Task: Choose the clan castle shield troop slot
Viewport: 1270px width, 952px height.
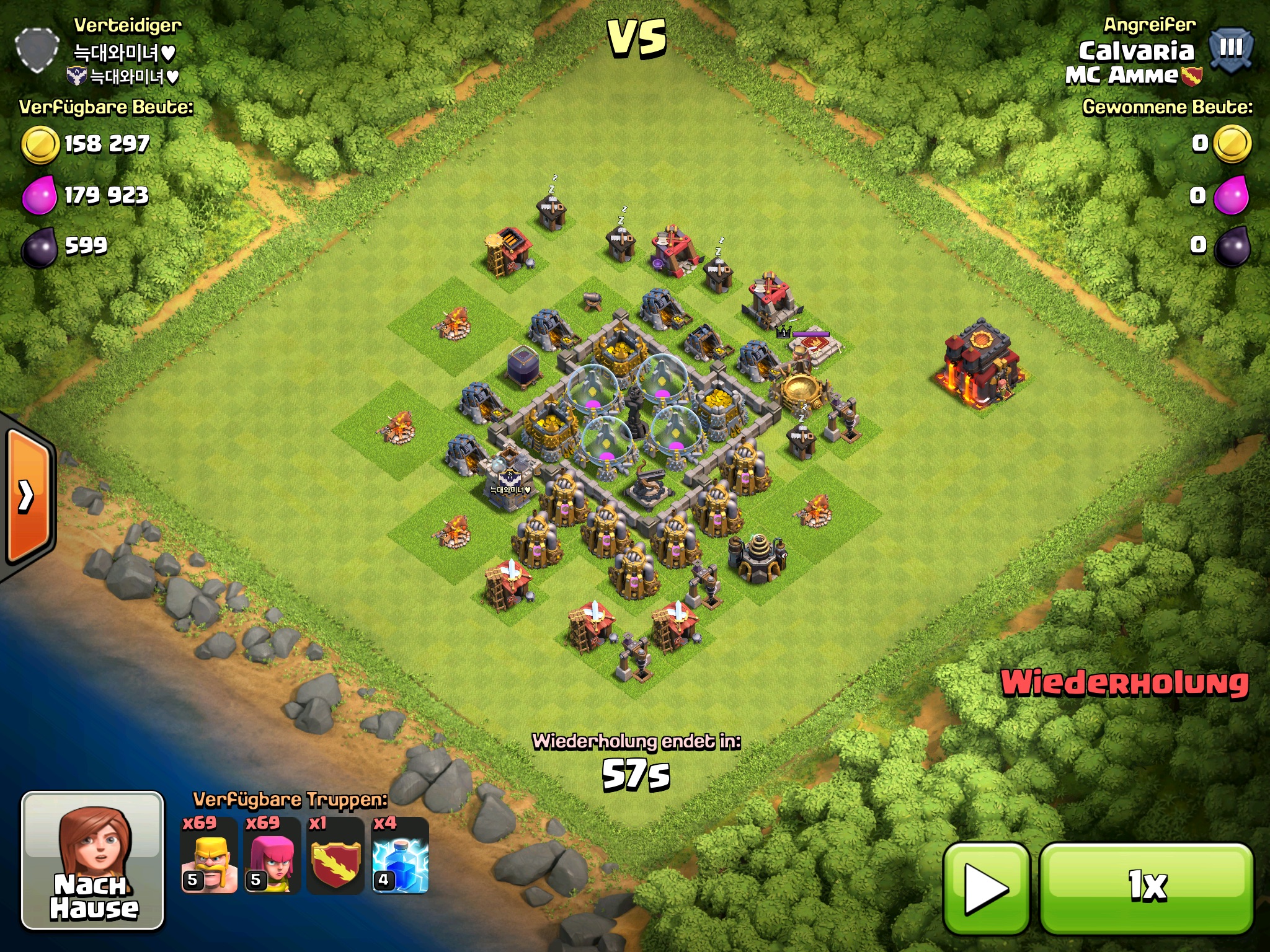Action: [335, 857]
